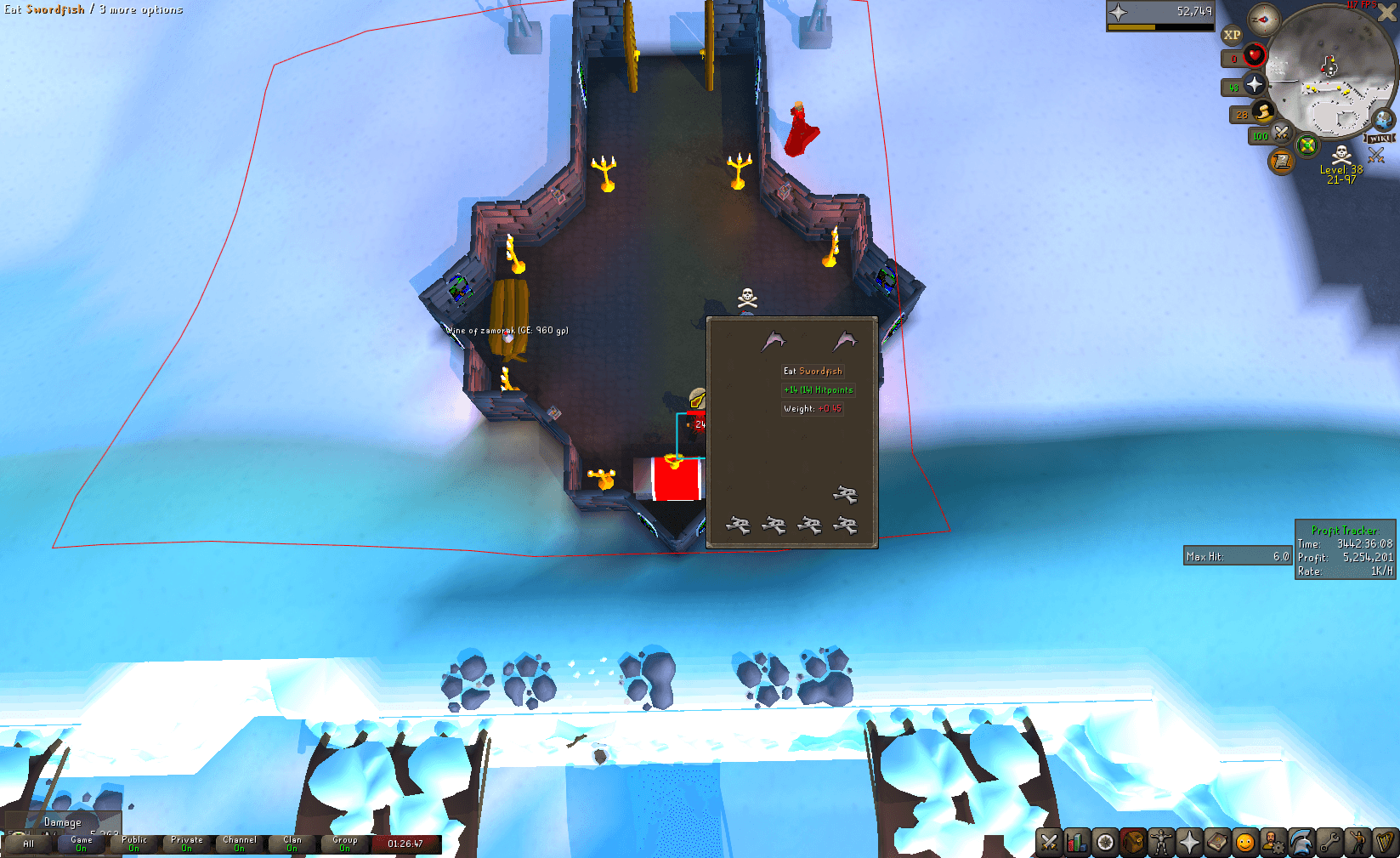Screen dimensions: 1400x858
Task: Open the Prayer tab star icon
Action: point(1189,843)
